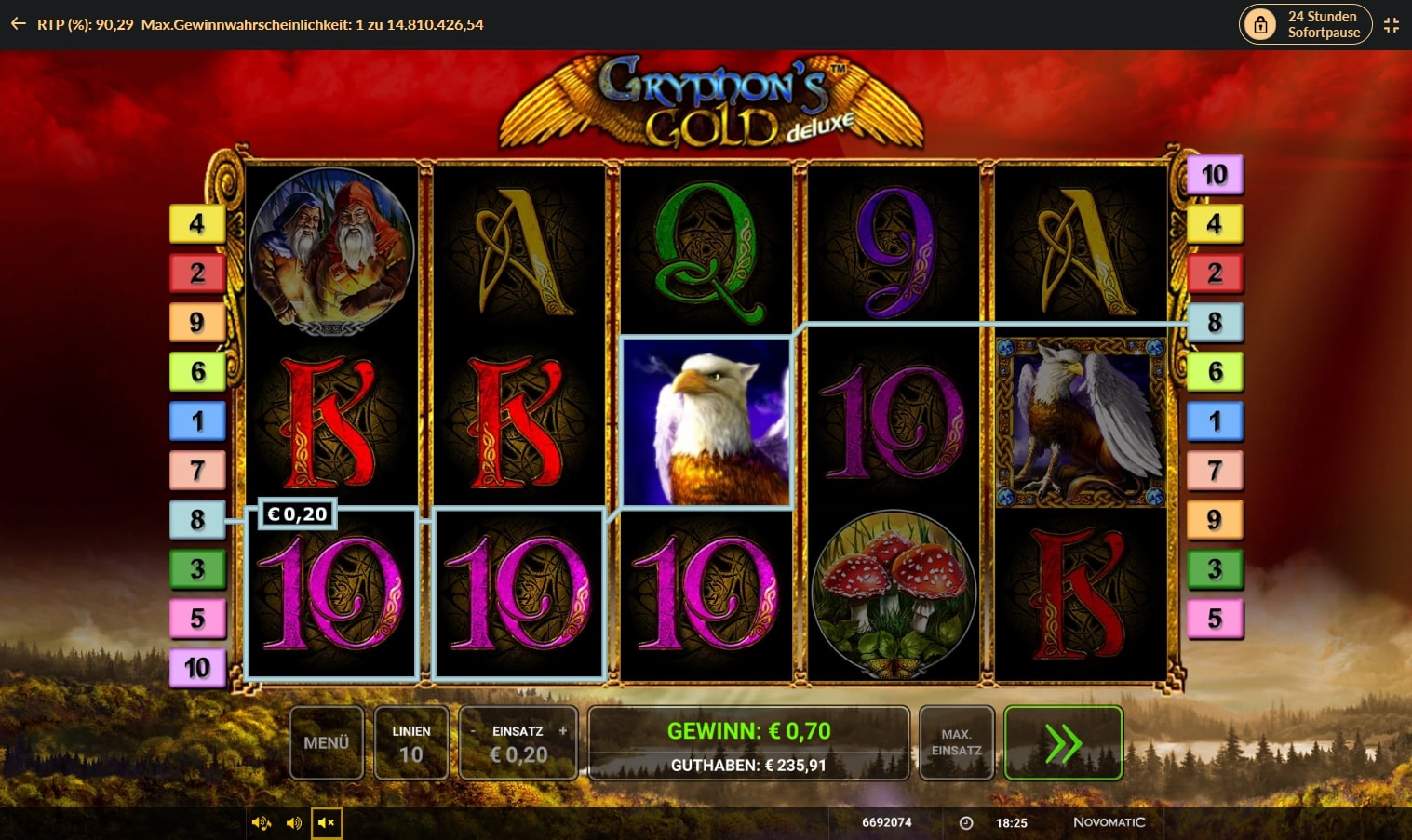The height and width of the screenshot is (840, 1412).
Task: Select the LINIEN 10 control
Action: coord(411,742)
